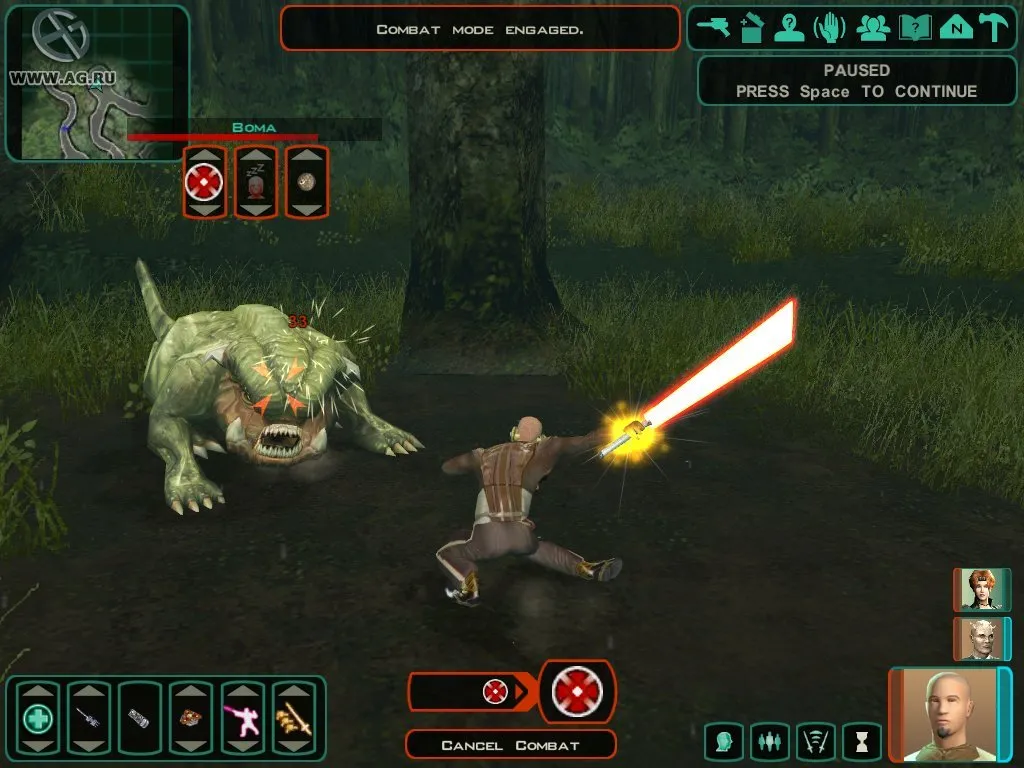1024x768 pixels.
Task: Switch to the horned Zabrak party member portrait
Action: [980, 638]
